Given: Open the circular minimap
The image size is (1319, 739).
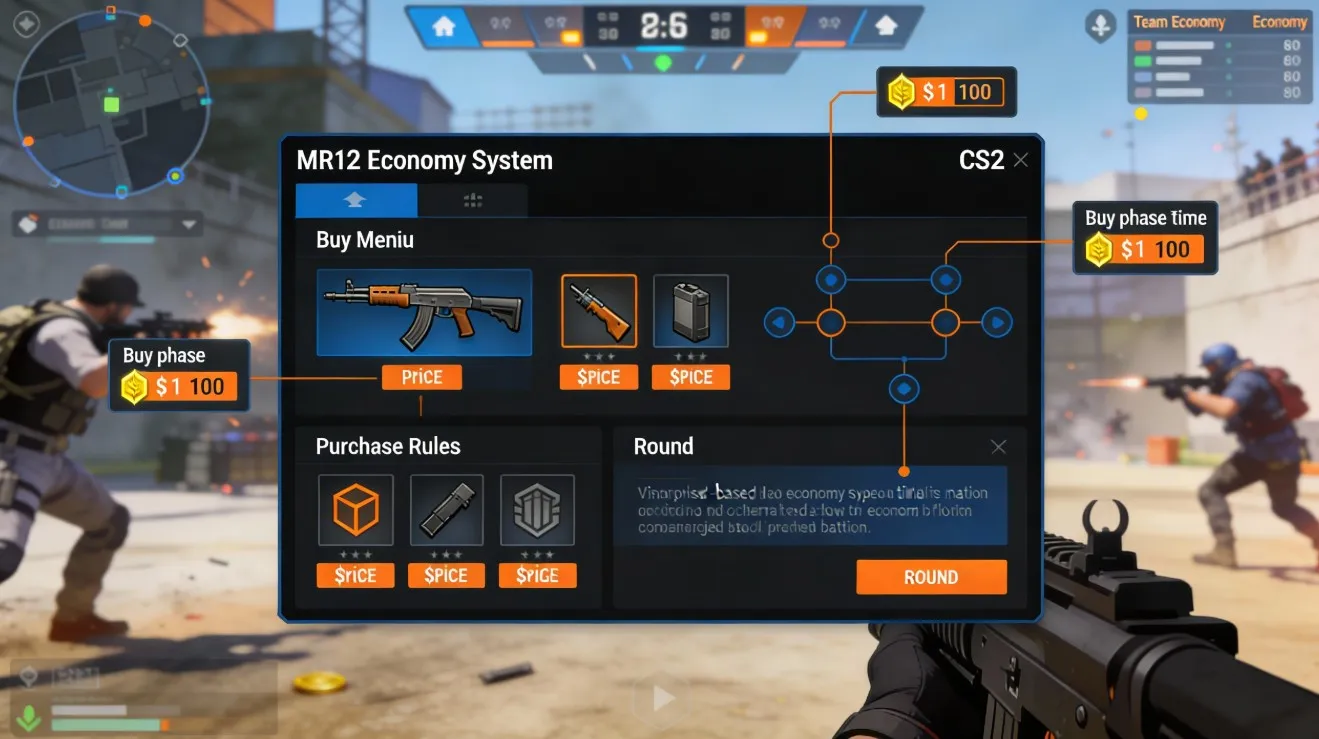Looking at the screenshot, I should (x=111, y=103).
